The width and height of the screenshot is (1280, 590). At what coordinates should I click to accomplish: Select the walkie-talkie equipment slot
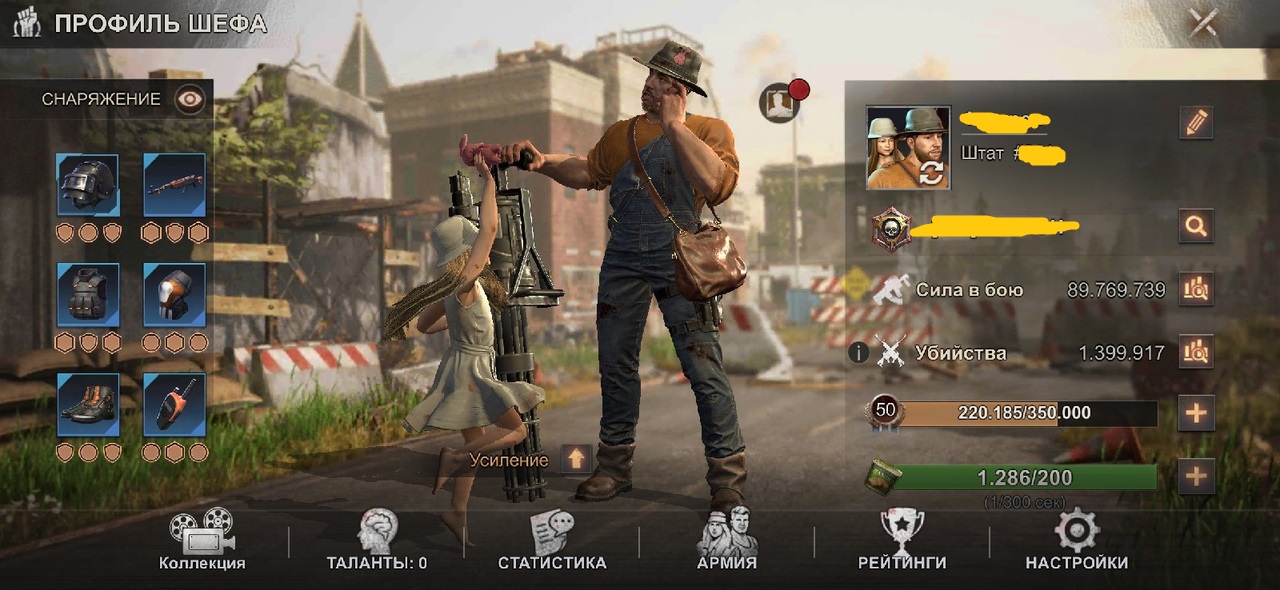175,404
